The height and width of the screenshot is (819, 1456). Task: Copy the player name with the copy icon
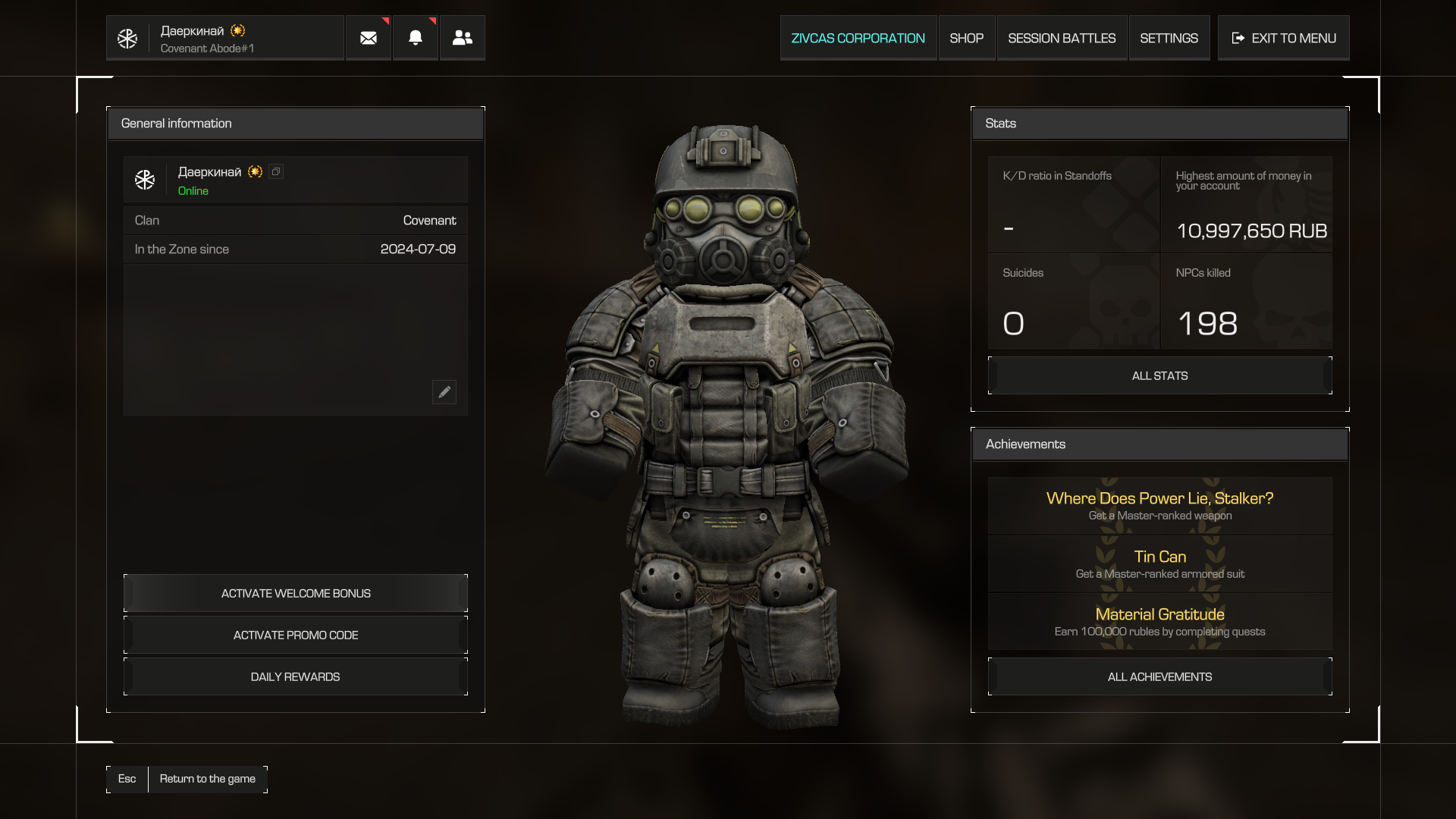[x=276, y=172]
